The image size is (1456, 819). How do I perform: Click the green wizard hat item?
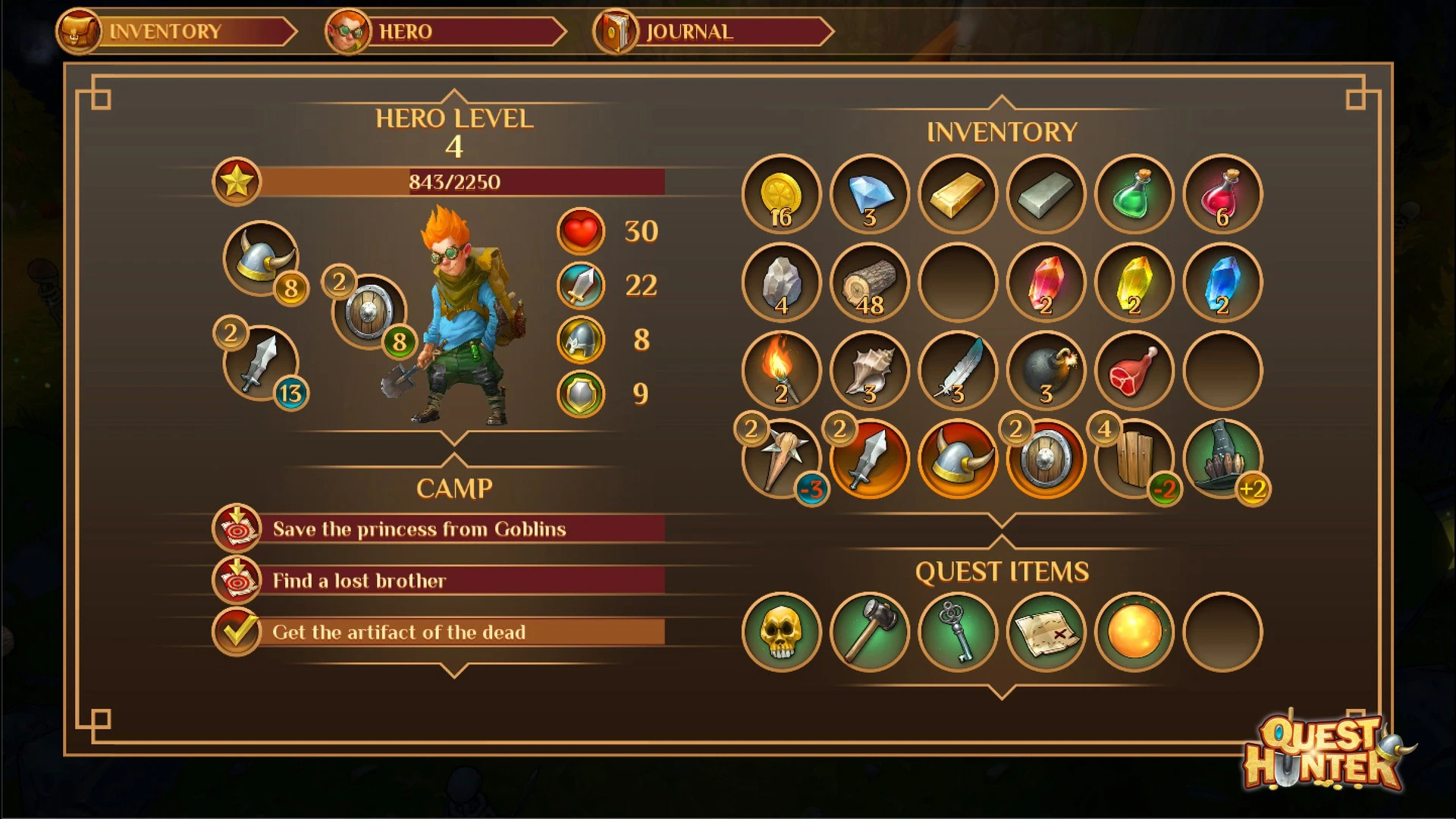tap(1222, 459)
